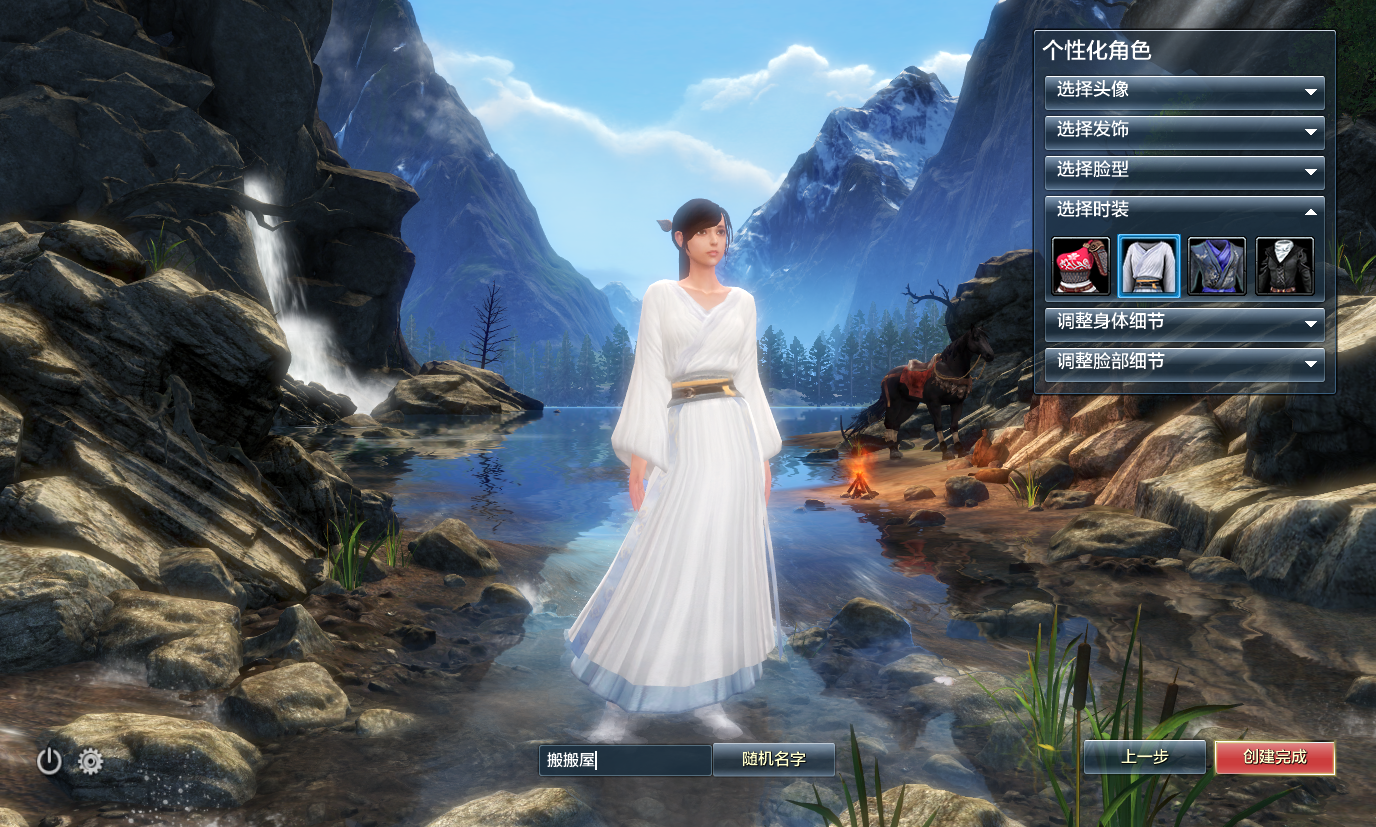This screenshot has height=827, width=1376.
Task: Open settings via the gear icon
Action: tap(91, 762)
